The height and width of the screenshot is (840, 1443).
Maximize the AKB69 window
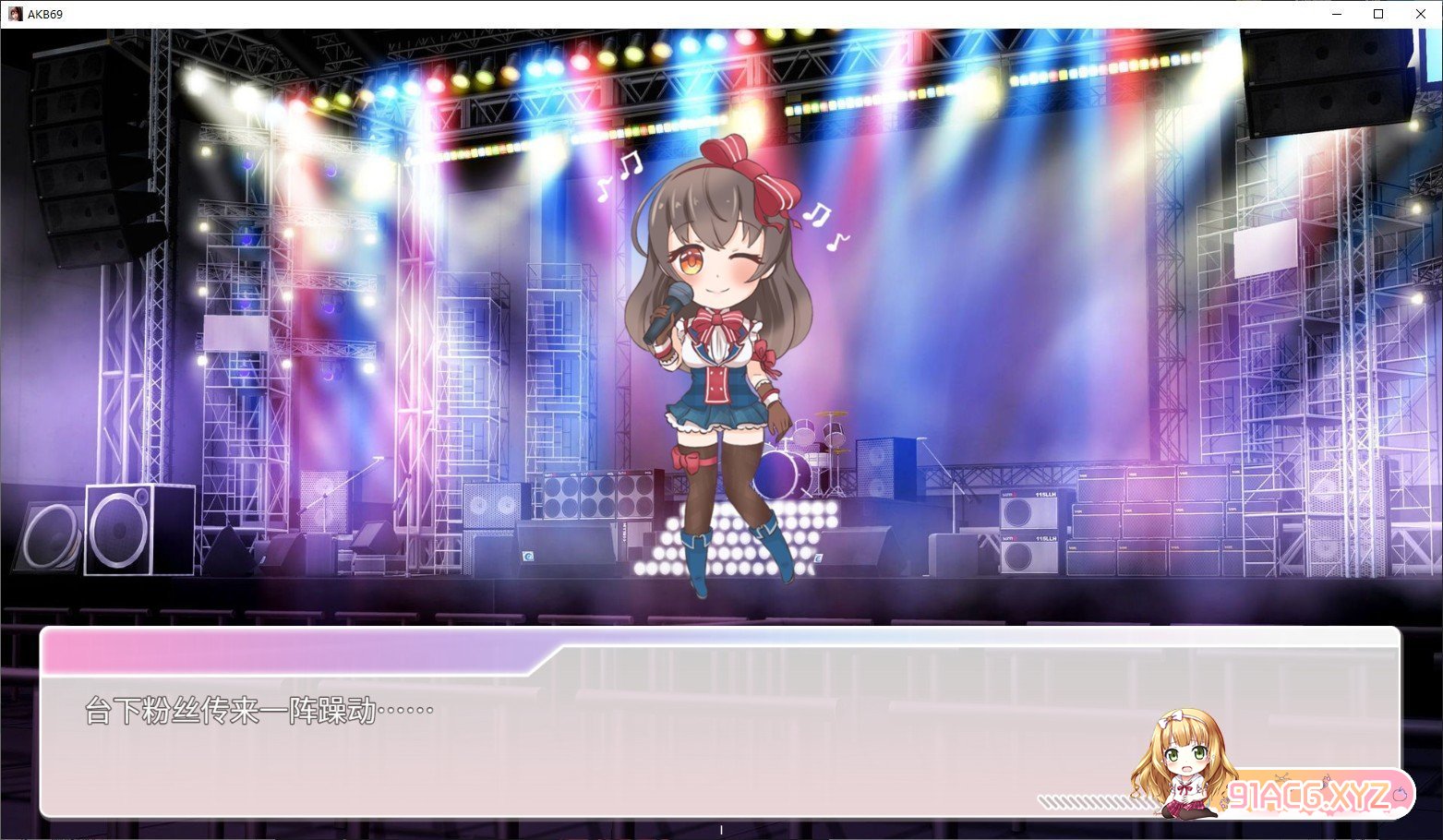tap(1377, 14)
